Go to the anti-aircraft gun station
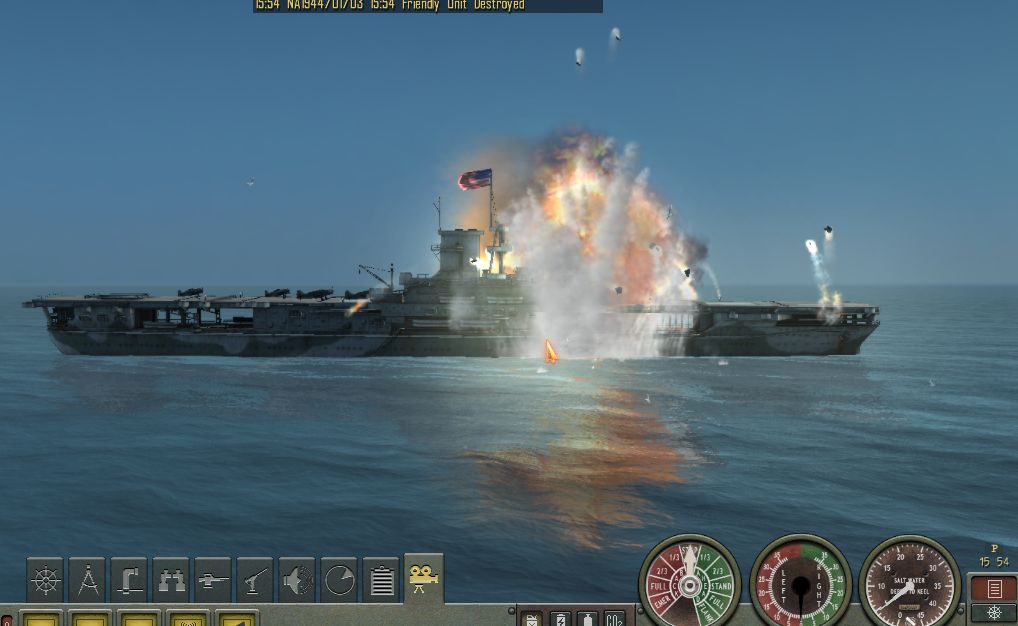 [255, 580]
